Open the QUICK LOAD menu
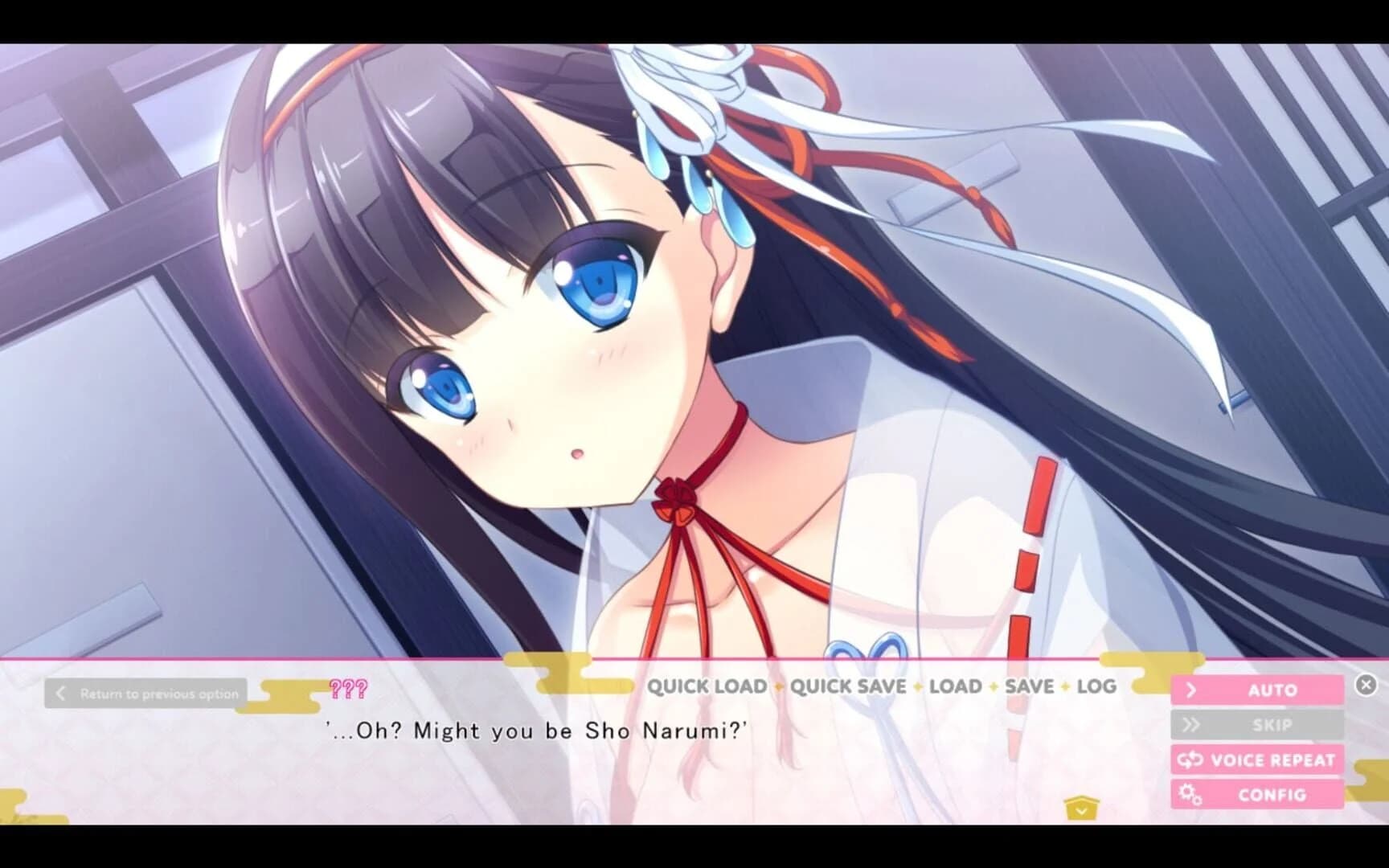1389x868 pixels. click(x=708, y=687)
